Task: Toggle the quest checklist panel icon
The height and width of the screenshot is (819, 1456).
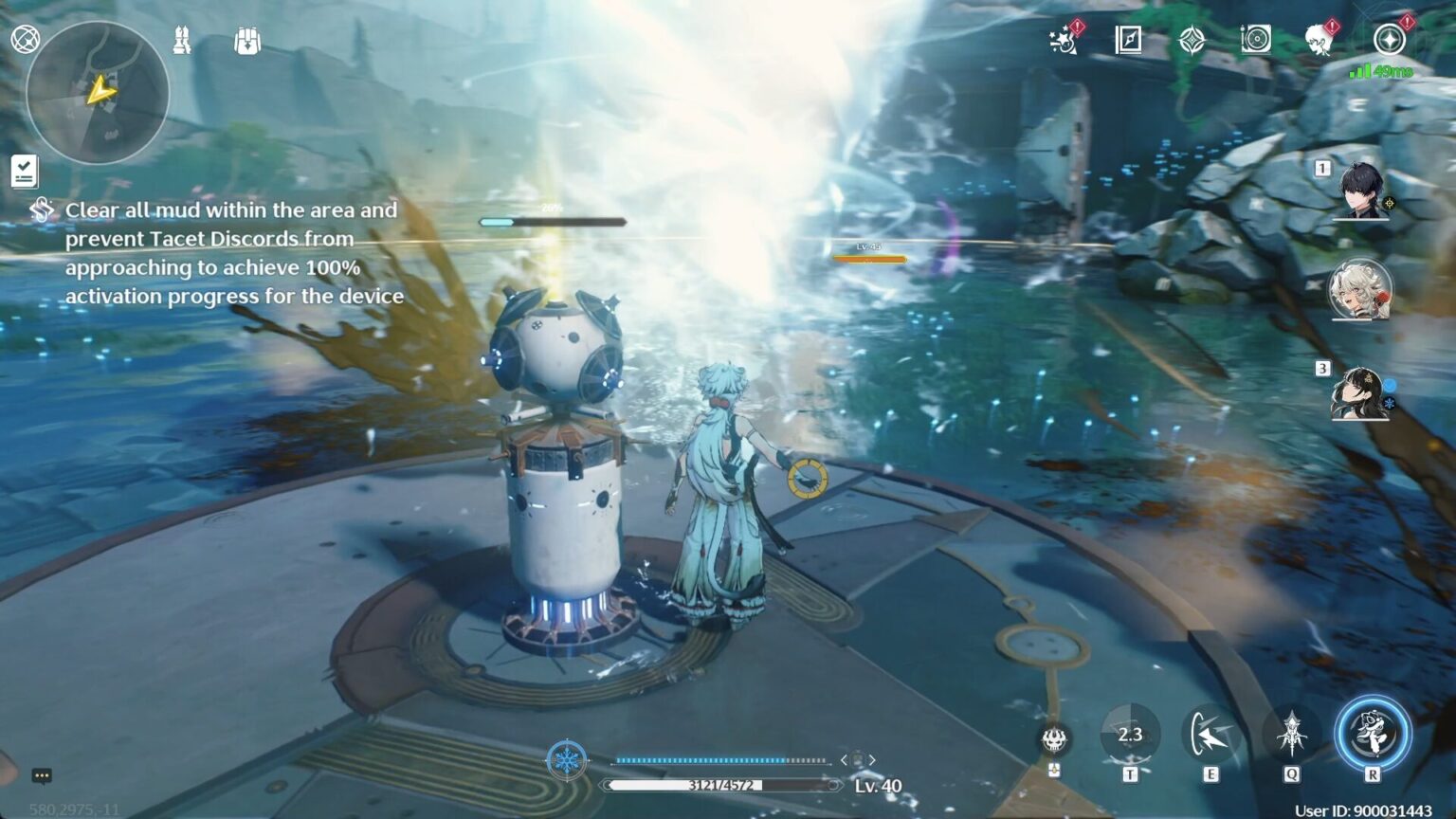Action: (24, 171)
